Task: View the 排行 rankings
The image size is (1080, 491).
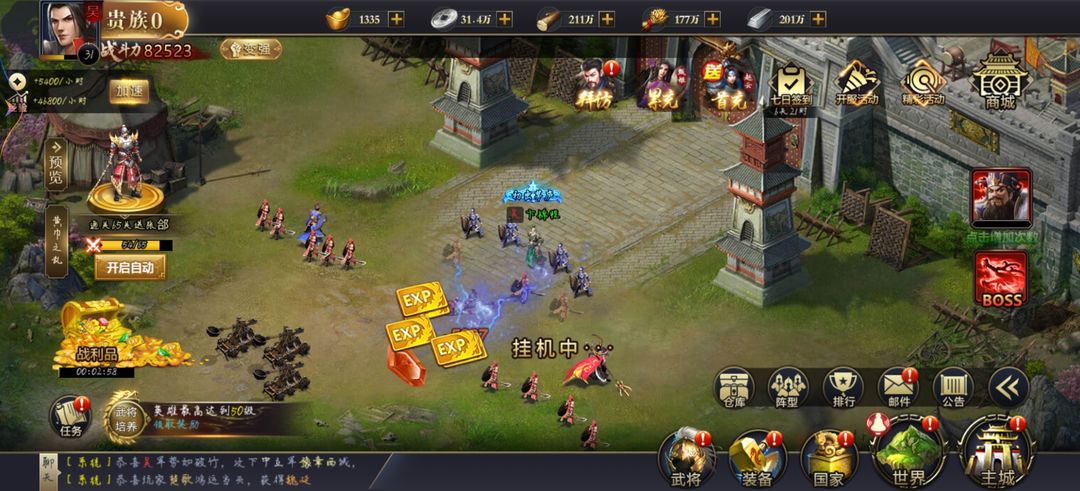Action: coord(843,388)
